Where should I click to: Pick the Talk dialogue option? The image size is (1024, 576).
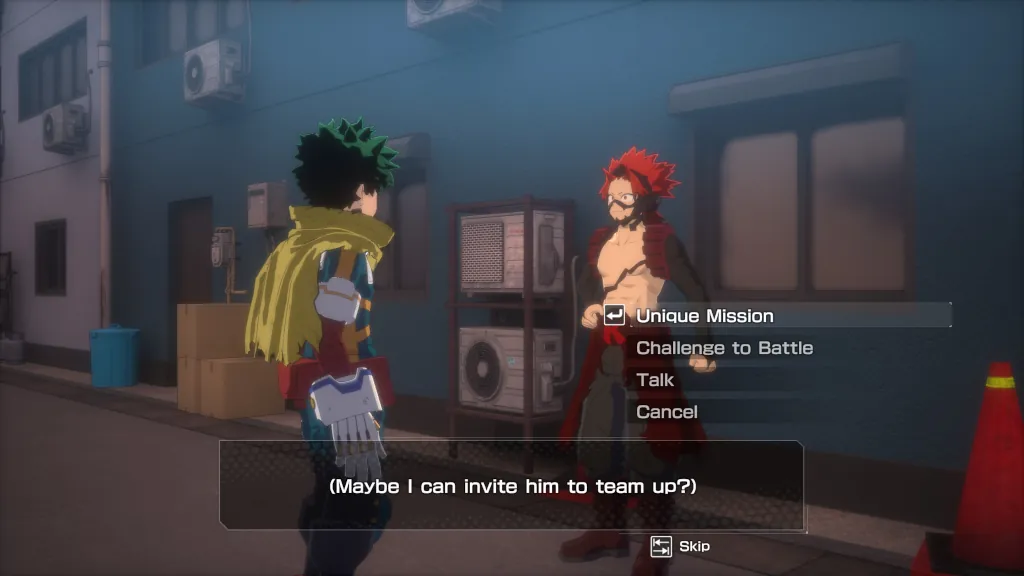click(x=655, y=380)
